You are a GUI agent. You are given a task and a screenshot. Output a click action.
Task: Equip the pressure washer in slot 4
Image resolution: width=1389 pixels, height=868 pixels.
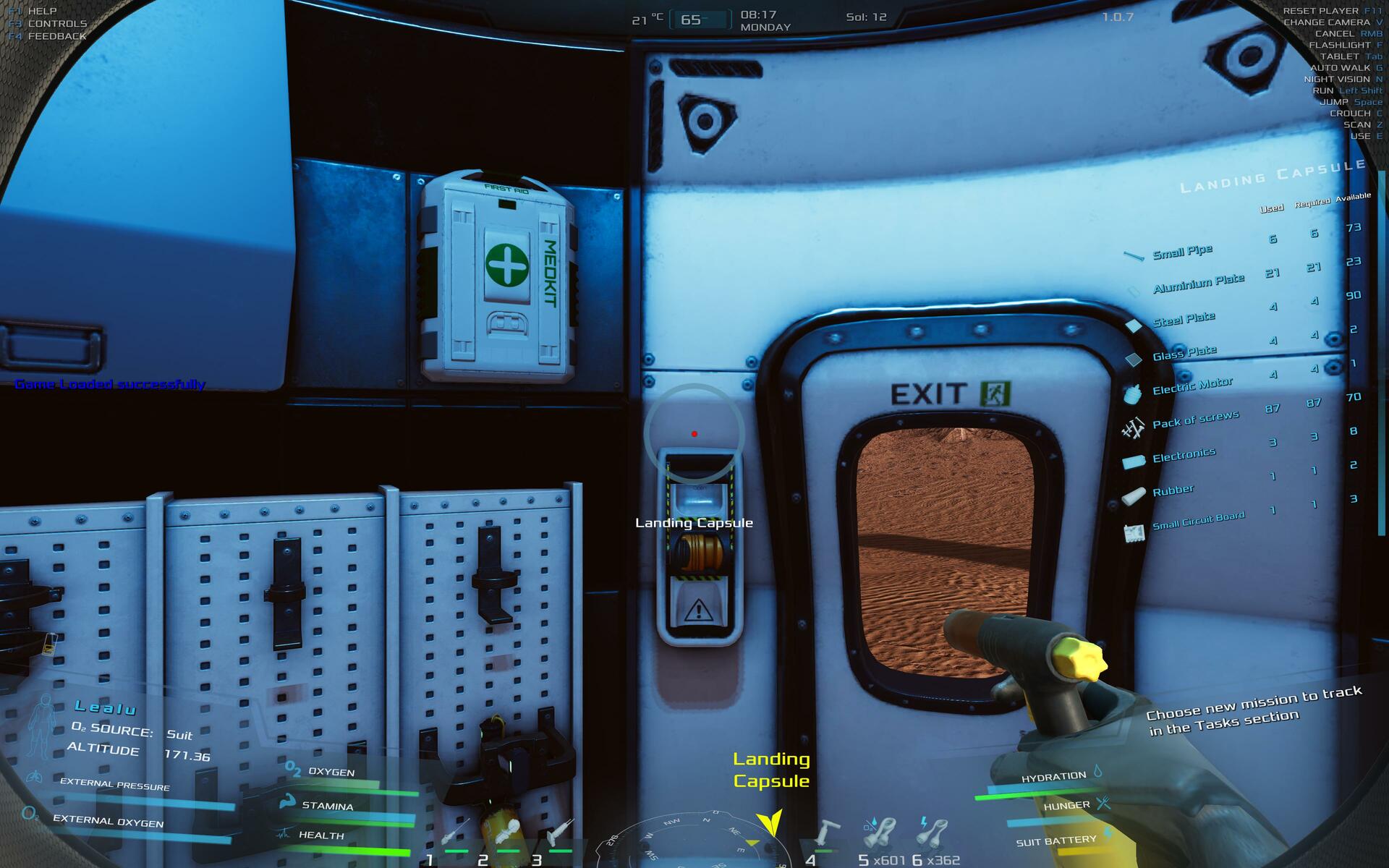click(826, 833)
